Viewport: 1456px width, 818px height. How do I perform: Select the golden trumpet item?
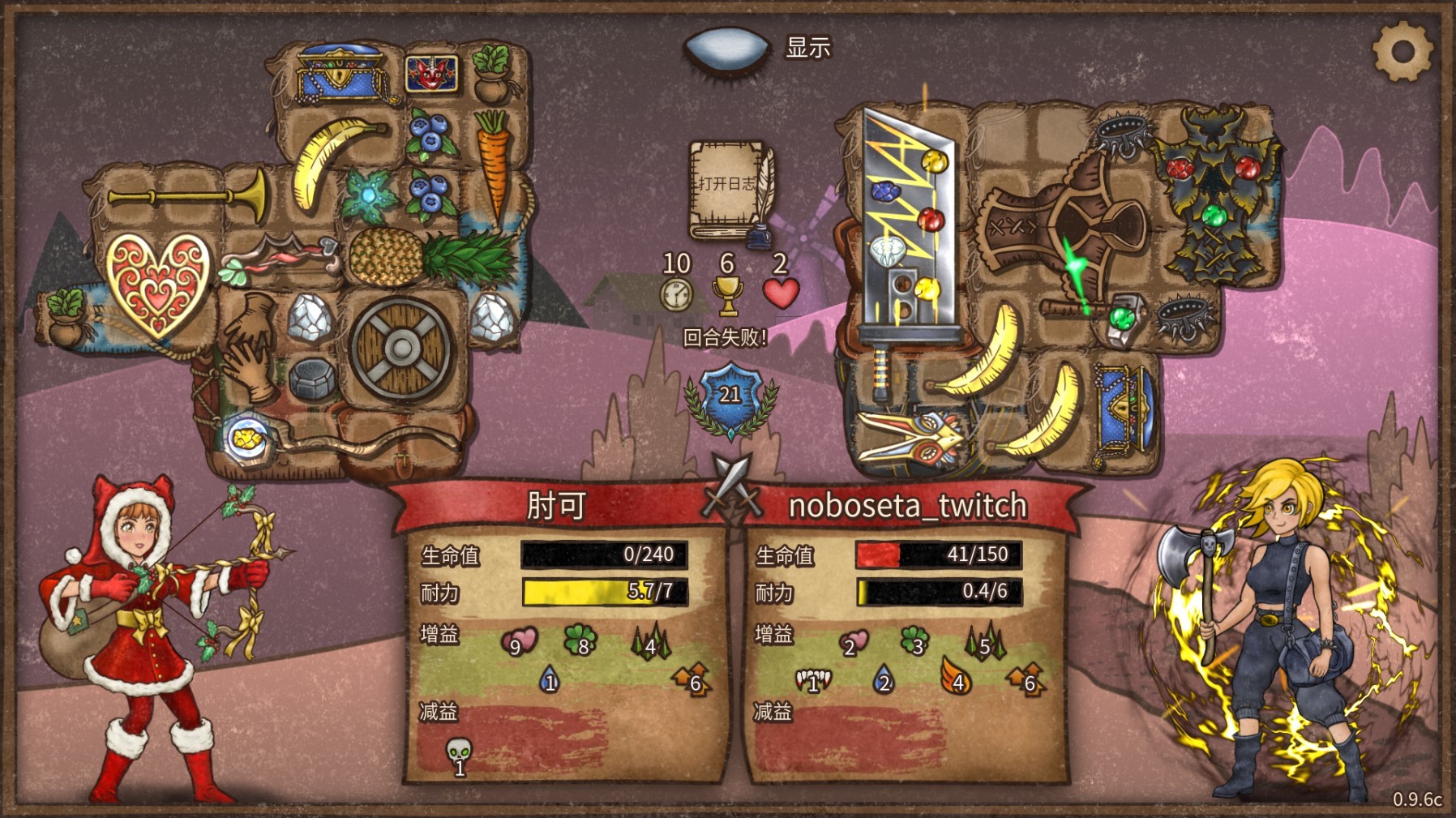(x=189, y=195)
